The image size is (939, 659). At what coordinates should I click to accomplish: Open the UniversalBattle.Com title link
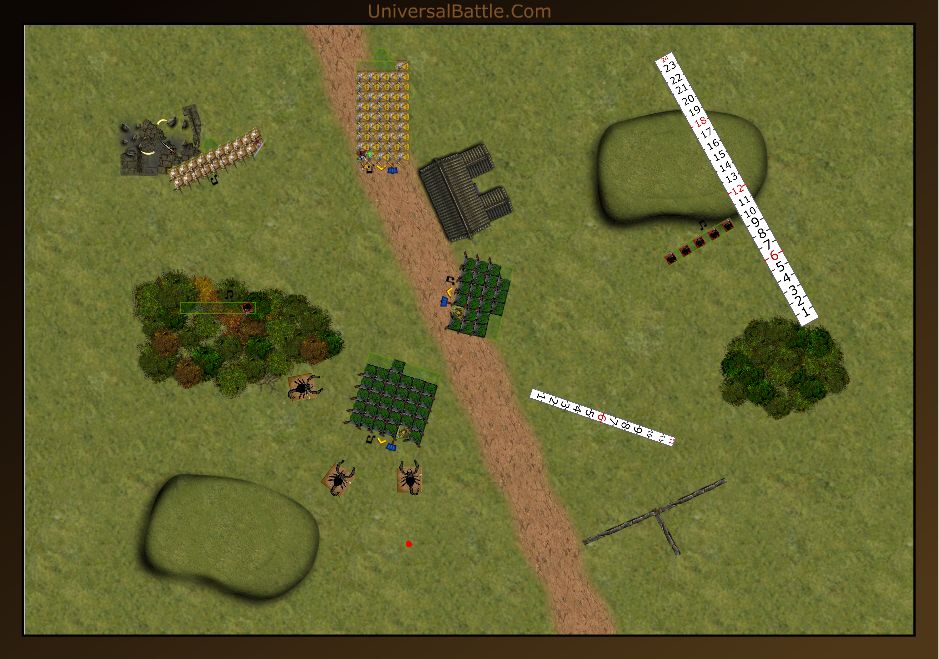[x=459, y=11]
